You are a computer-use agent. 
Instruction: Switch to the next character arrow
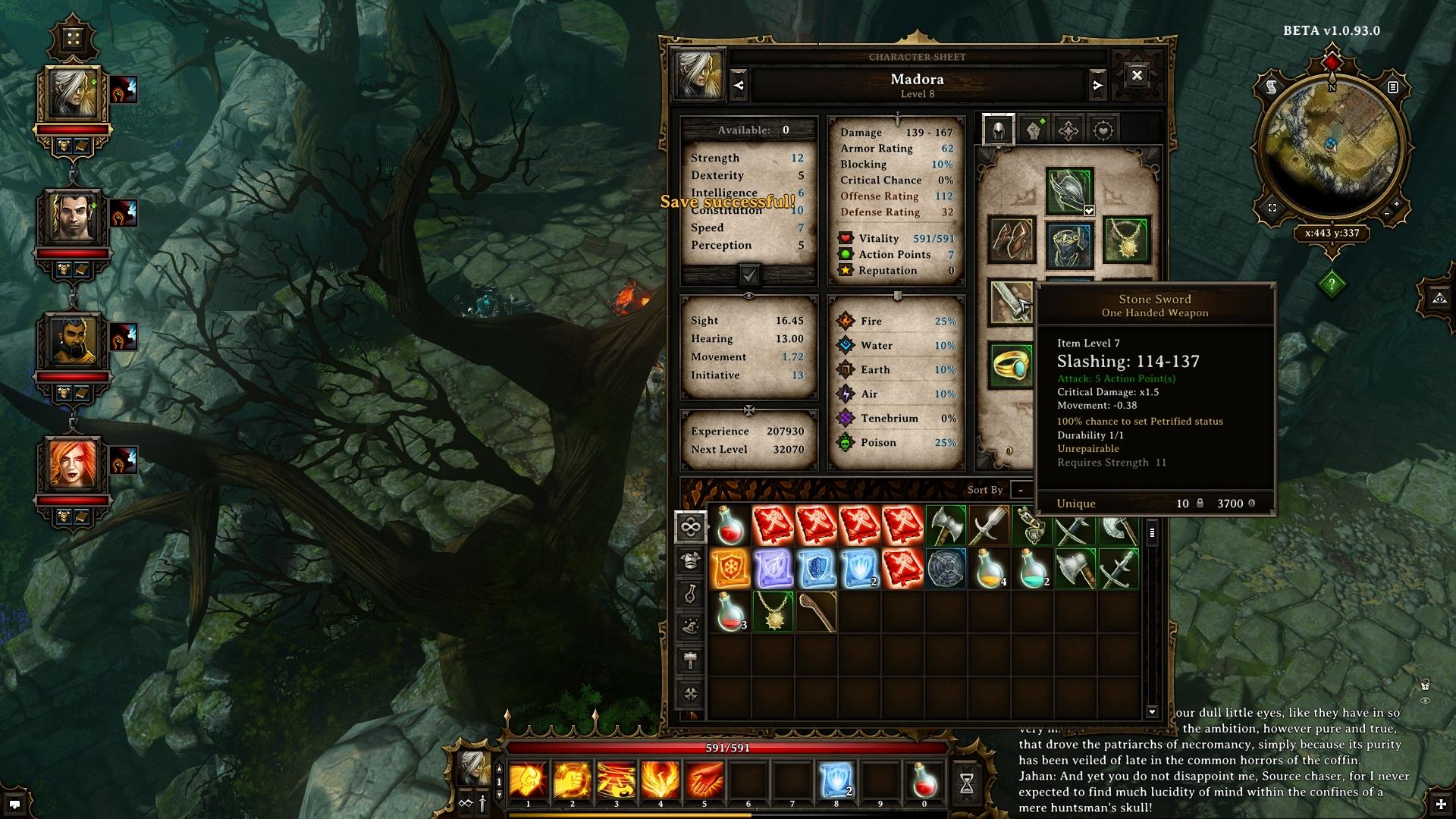click(1097, 86)
